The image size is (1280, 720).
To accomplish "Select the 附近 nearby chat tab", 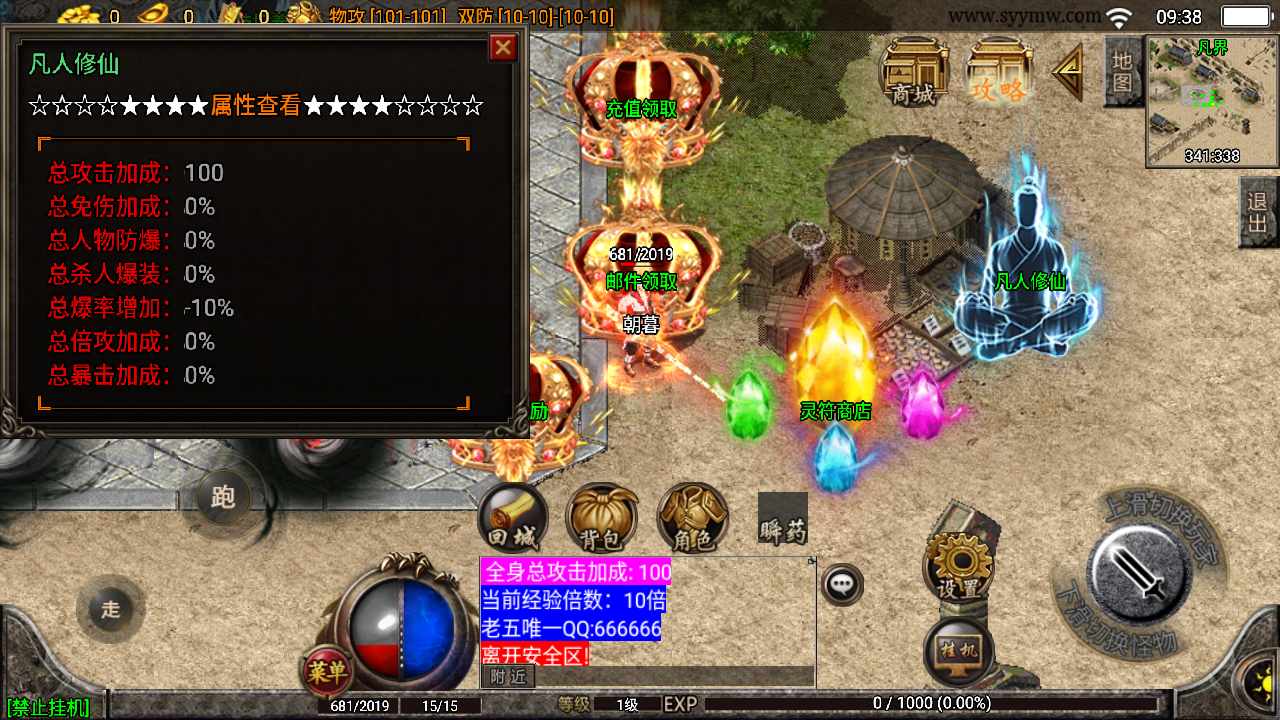I will click(508, 677).
